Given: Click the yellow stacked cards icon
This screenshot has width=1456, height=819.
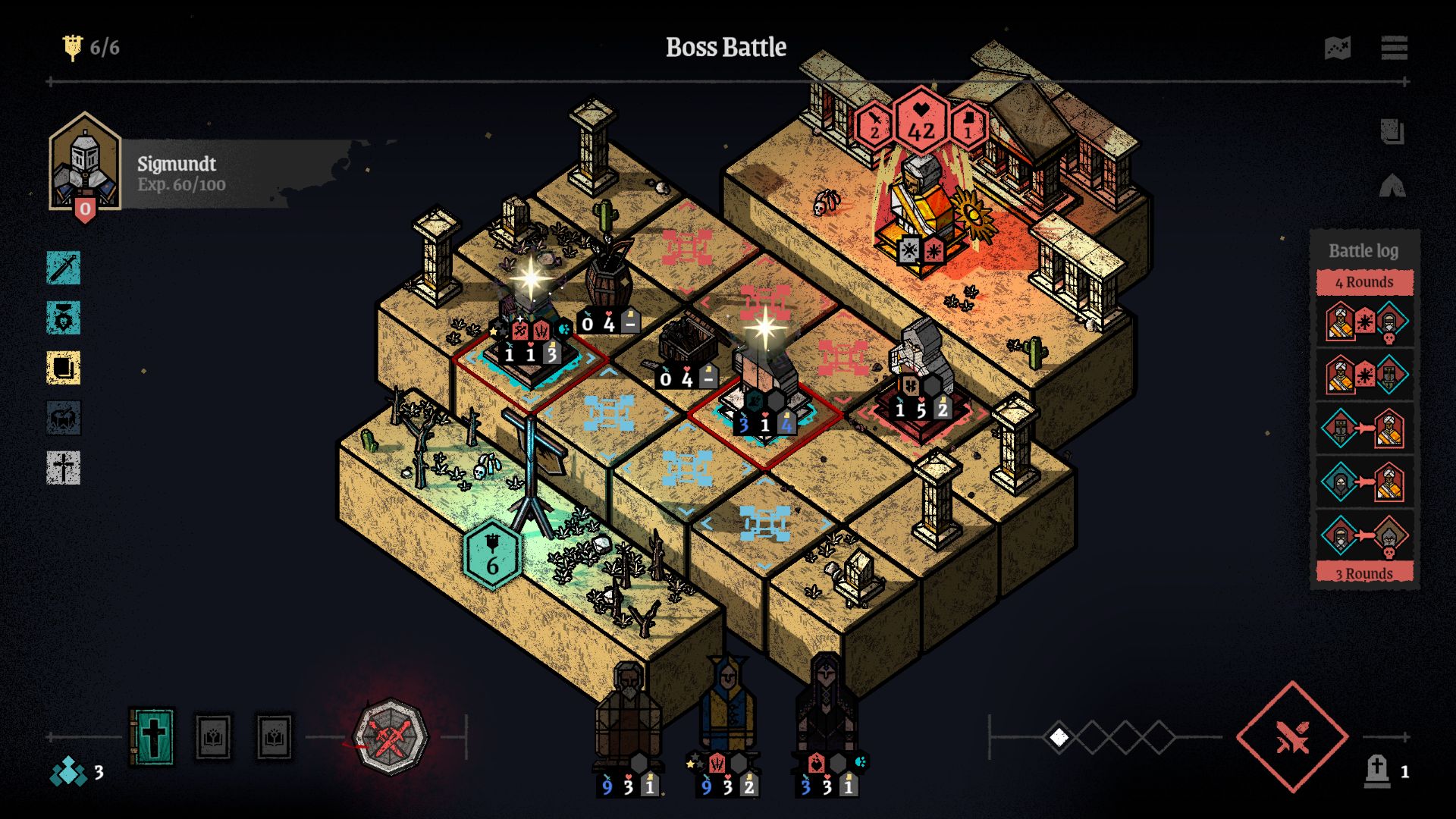Looking at the screenshot, I should coord(64,369).
